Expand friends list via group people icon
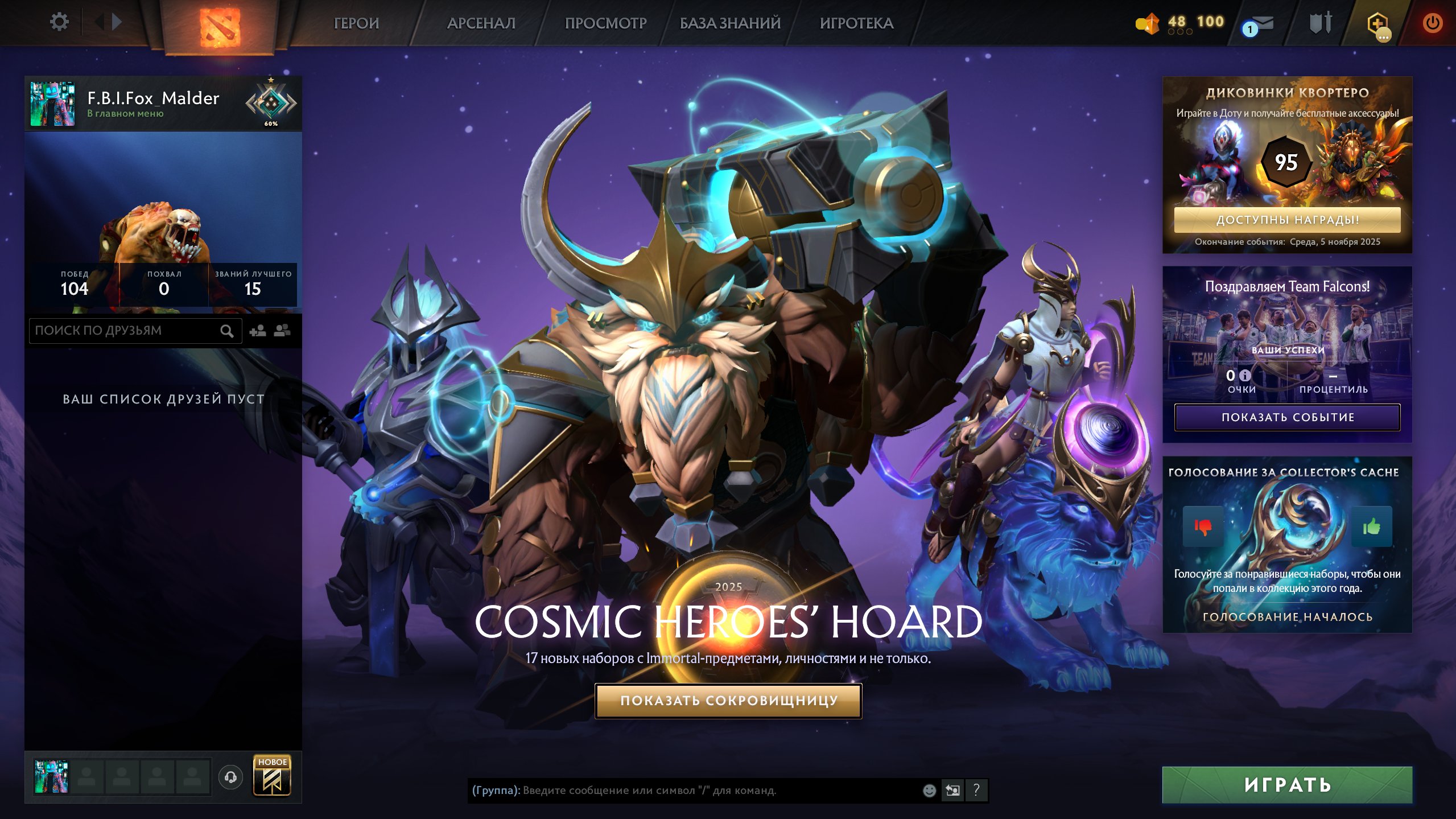The width and height of the screenshot is (1456, 819). pos(282,330)
